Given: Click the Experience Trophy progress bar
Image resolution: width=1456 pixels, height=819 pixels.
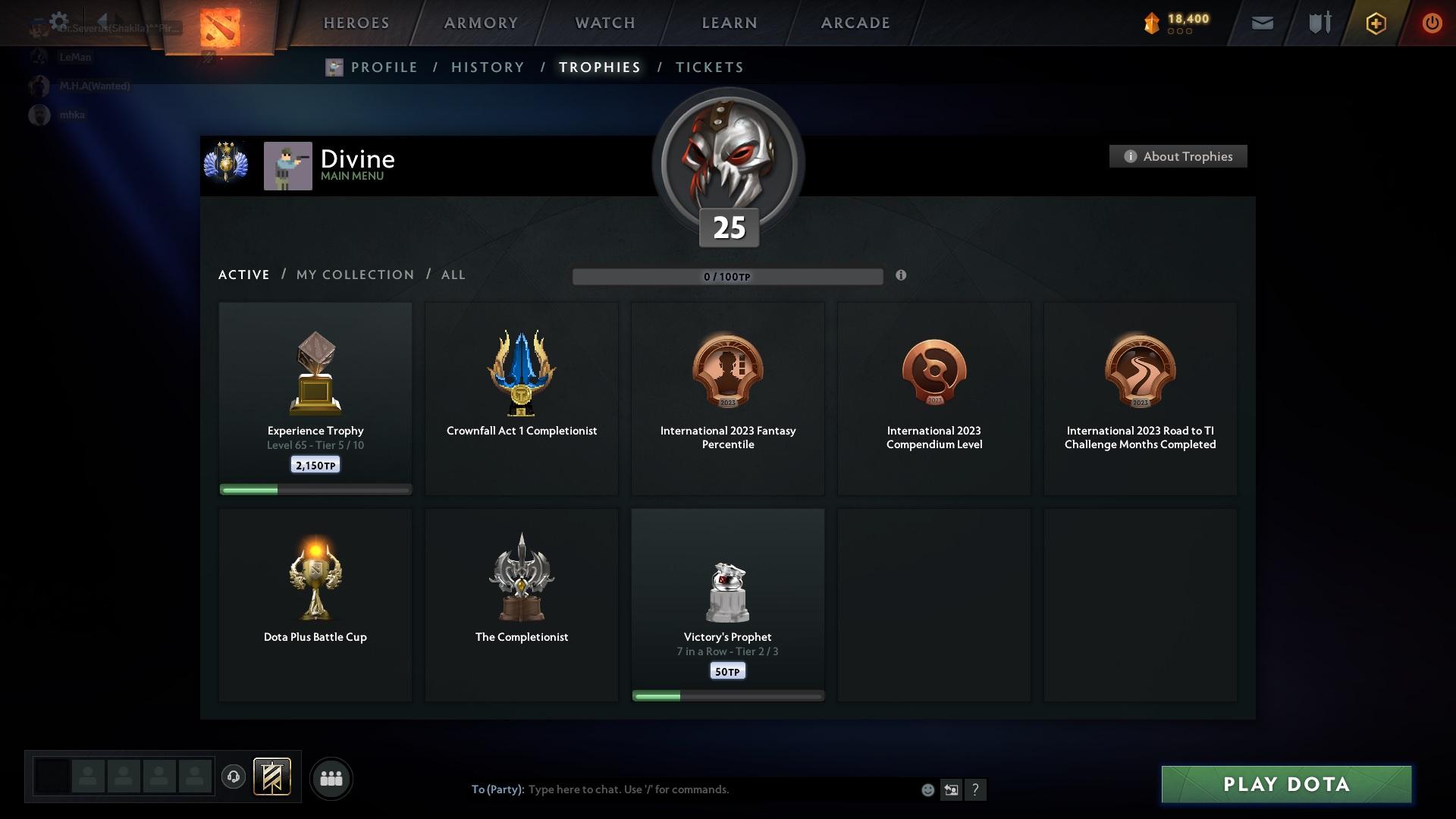Looking at the screenshot, I should [315, 490].
